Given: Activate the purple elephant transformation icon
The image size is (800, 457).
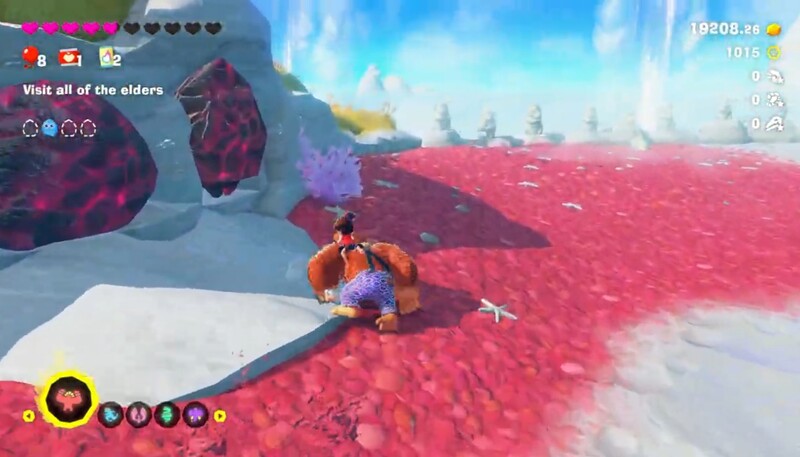Looking at the screenshot, I should [x=195, y=414].
